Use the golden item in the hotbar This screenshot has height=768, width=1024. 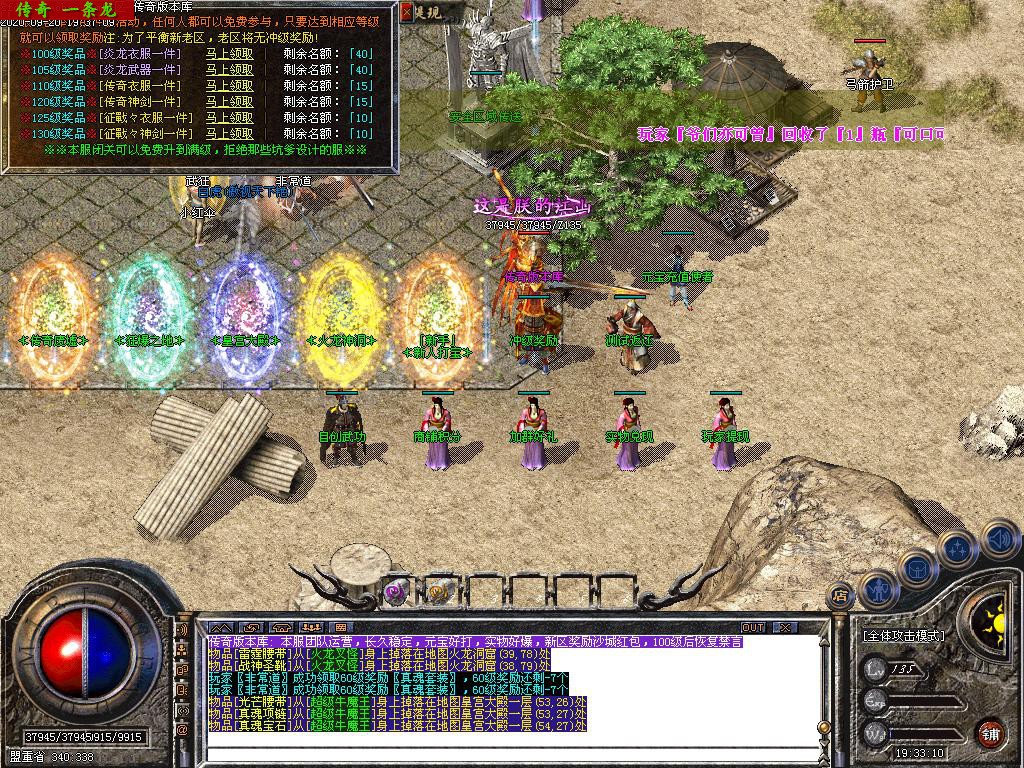pos(439,592)
